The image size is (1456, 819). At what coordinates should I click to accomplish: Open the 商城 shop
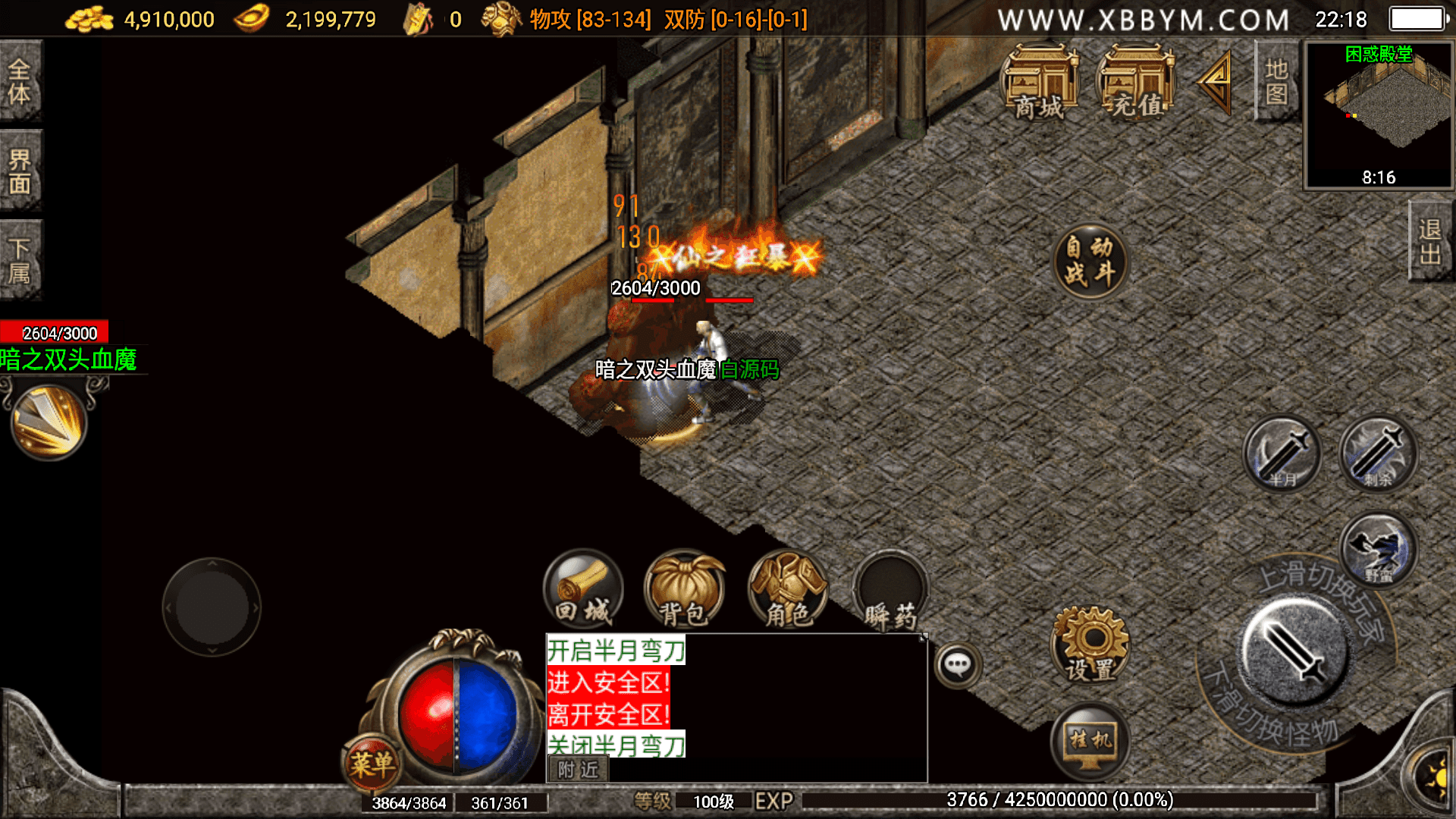tap(1040, 83)
